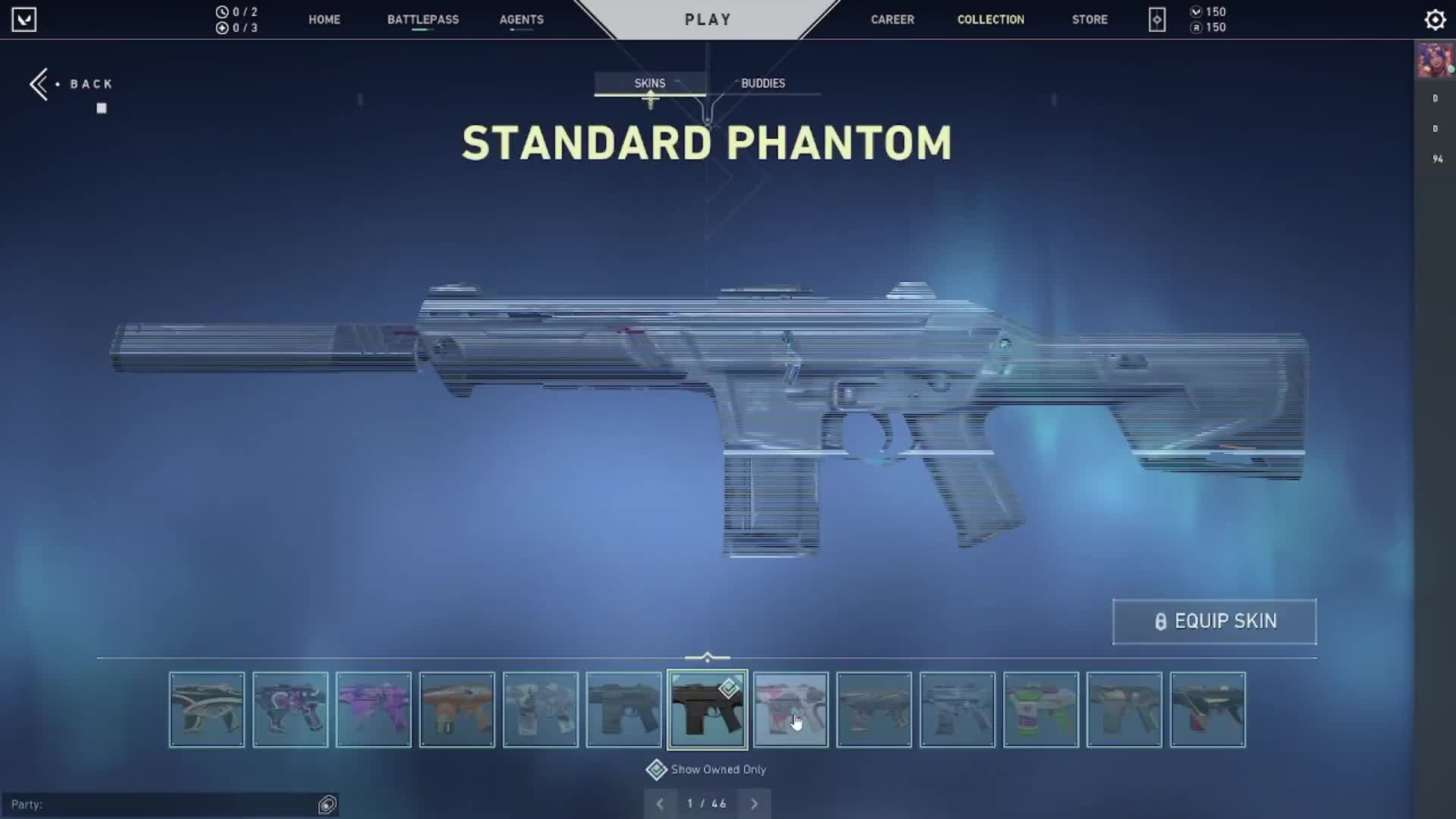Open the settings gear icon
The image size is (1456, 819).
click(1435, 20)
